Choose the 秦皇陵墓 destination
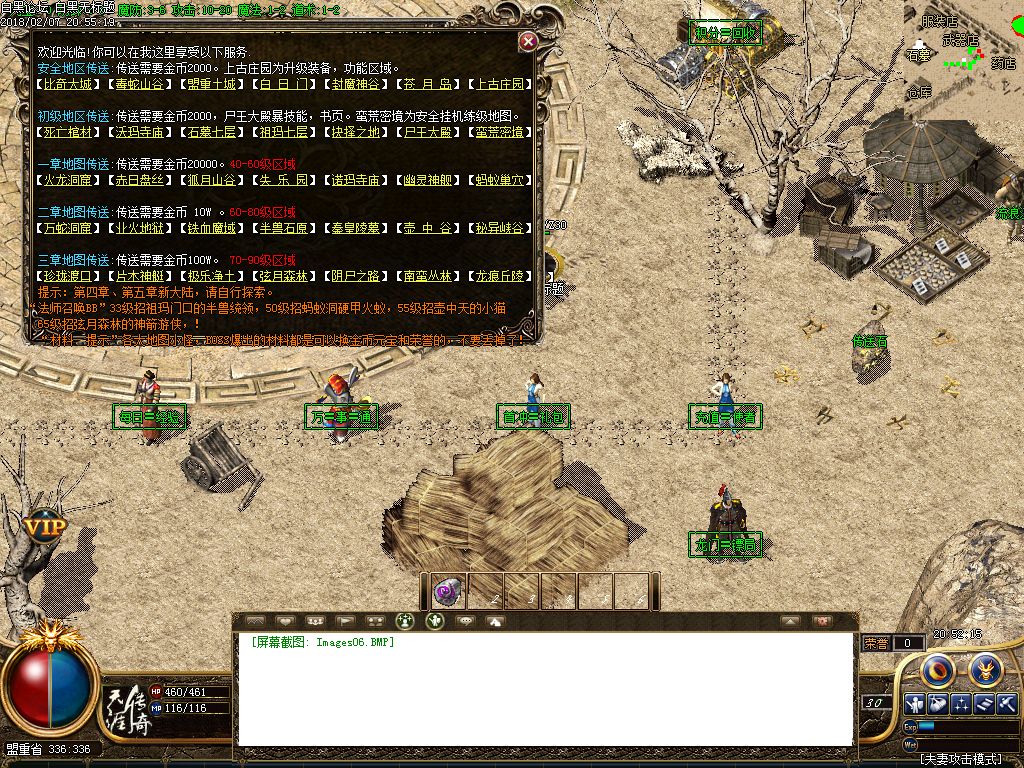 coord(357,228)
